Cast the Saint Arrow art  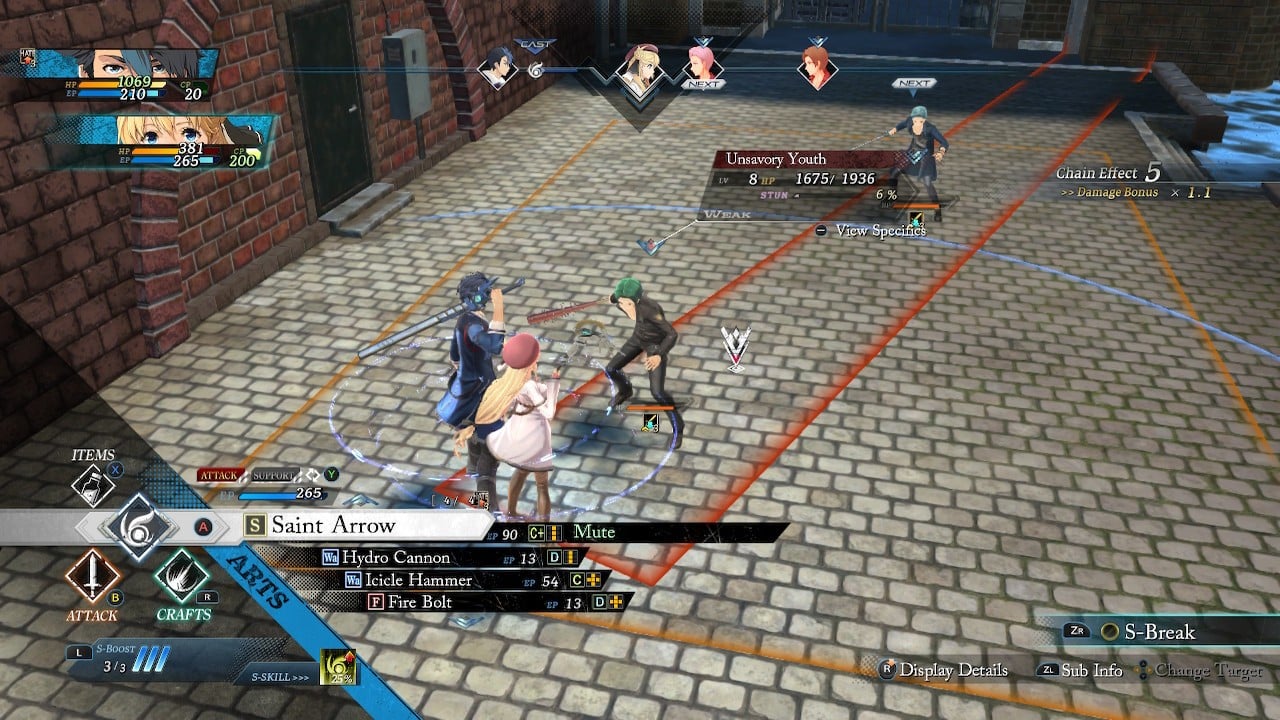click(334, 526)
